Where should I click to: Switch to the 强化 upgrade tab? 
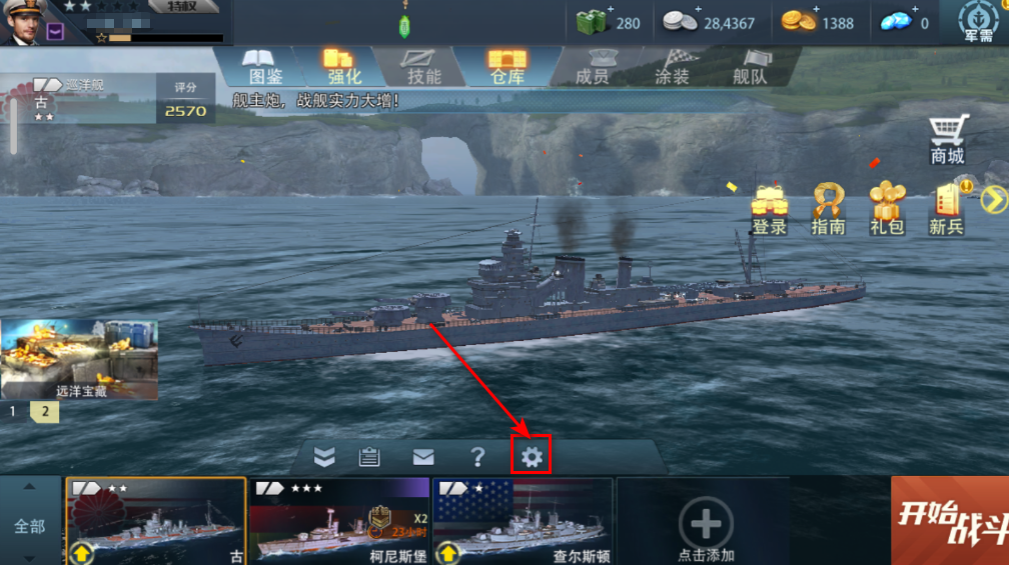coord(344,66)
